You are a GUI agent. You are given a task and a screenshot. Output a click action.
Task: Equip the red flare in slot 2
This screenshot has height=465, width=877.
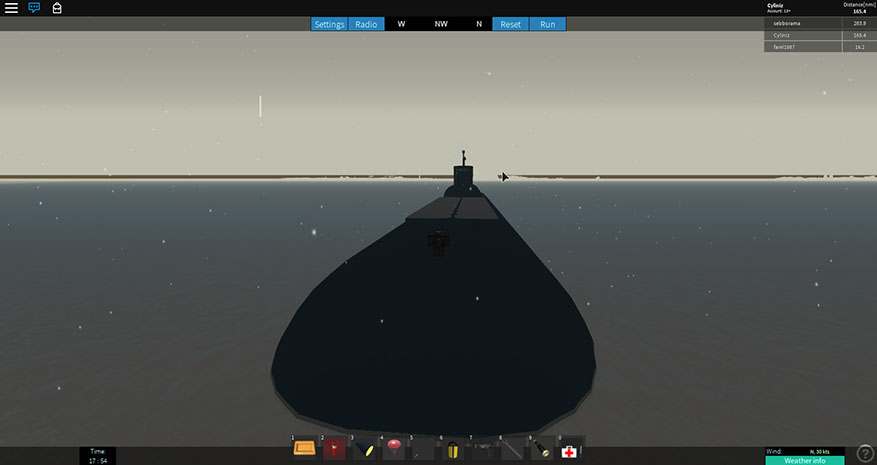coord(334,449)
